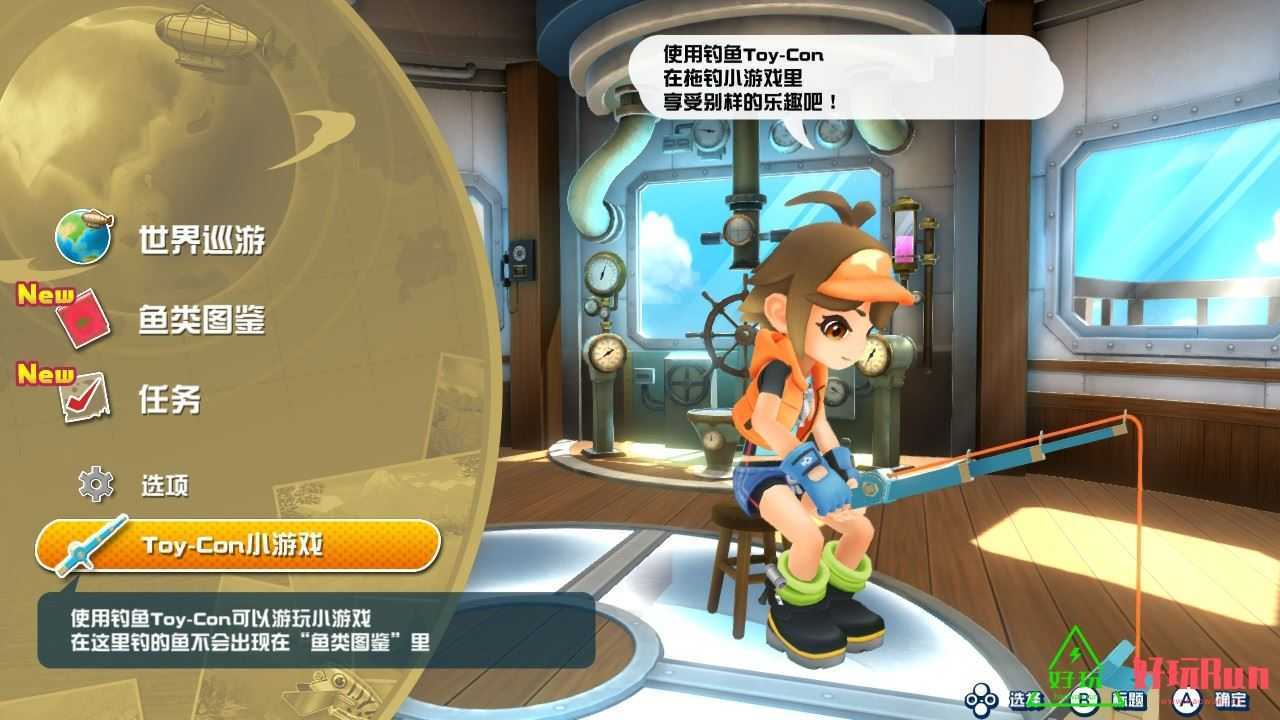Click the red book icon beside 鱼类图鉴

click(82, 319)
